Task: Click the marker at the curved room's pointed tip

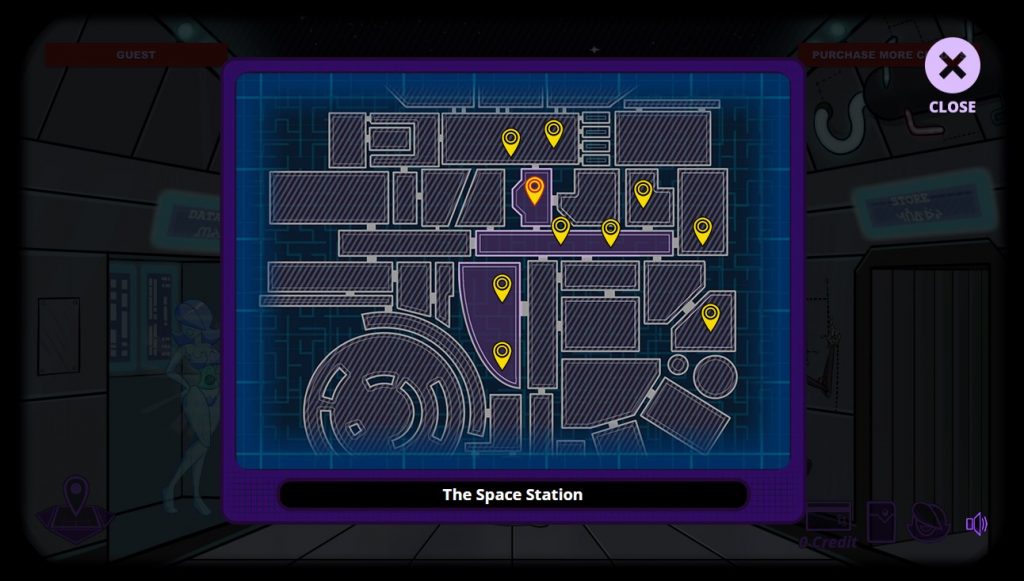Action: [x=502, y=354]
